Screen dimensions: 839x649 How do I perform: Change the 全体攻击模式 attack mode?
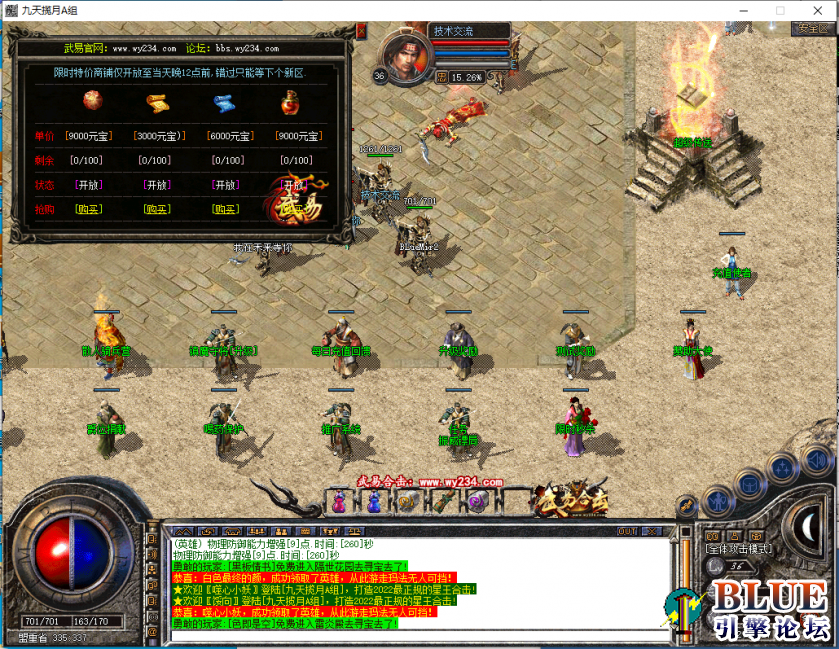tap(738, 548)
